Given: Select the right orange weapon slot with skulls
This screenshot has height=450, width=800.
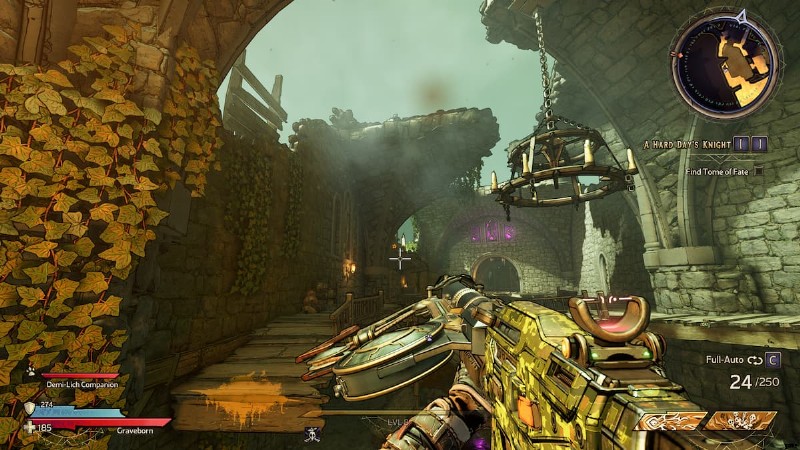Looking at the screenshot, I should click(x=740, y=421).
